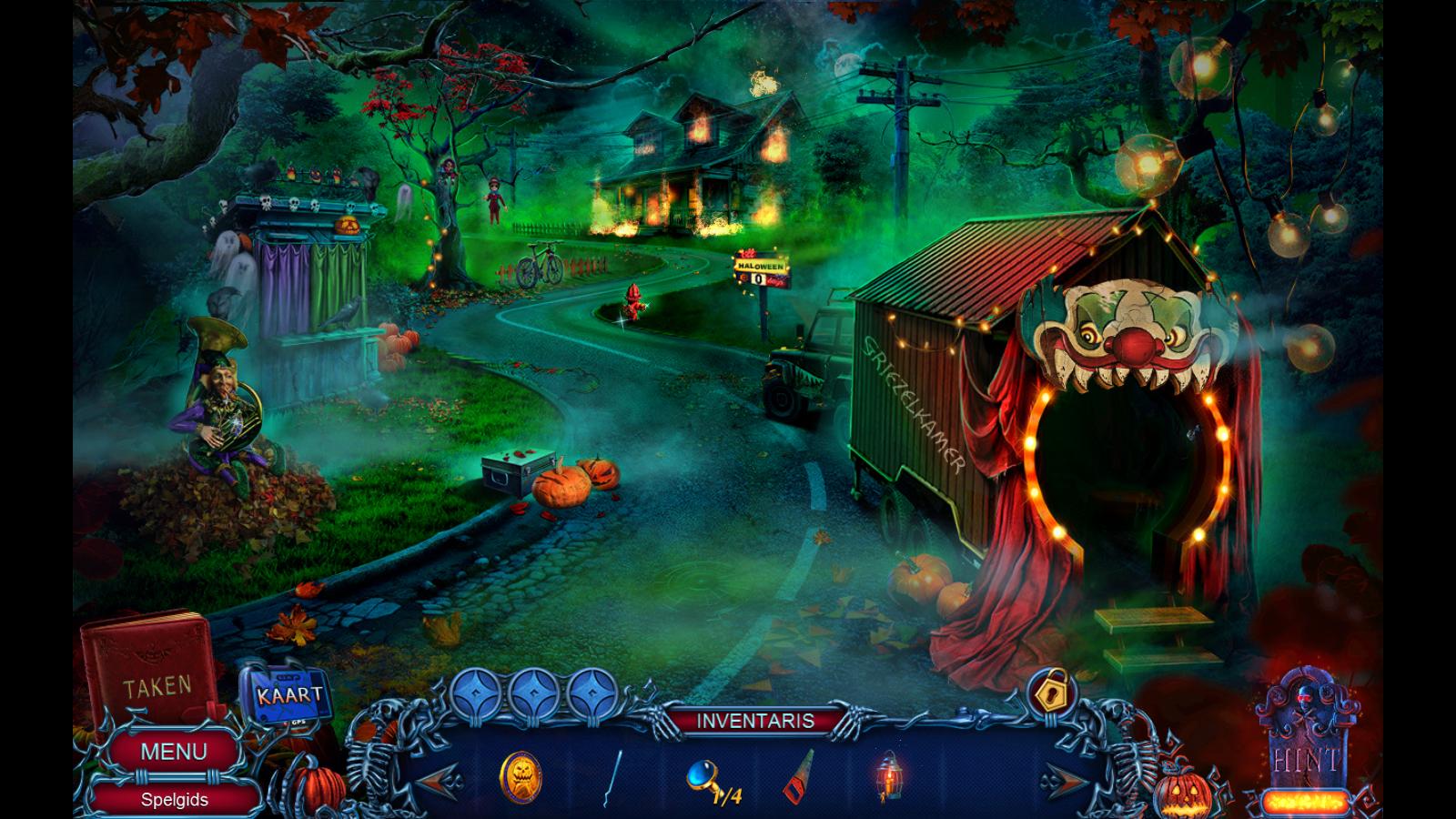Viewport: 1456px width, 819px height.
Task: Select the pumpkin coin in inventory
Action: [x=521, y=776]
